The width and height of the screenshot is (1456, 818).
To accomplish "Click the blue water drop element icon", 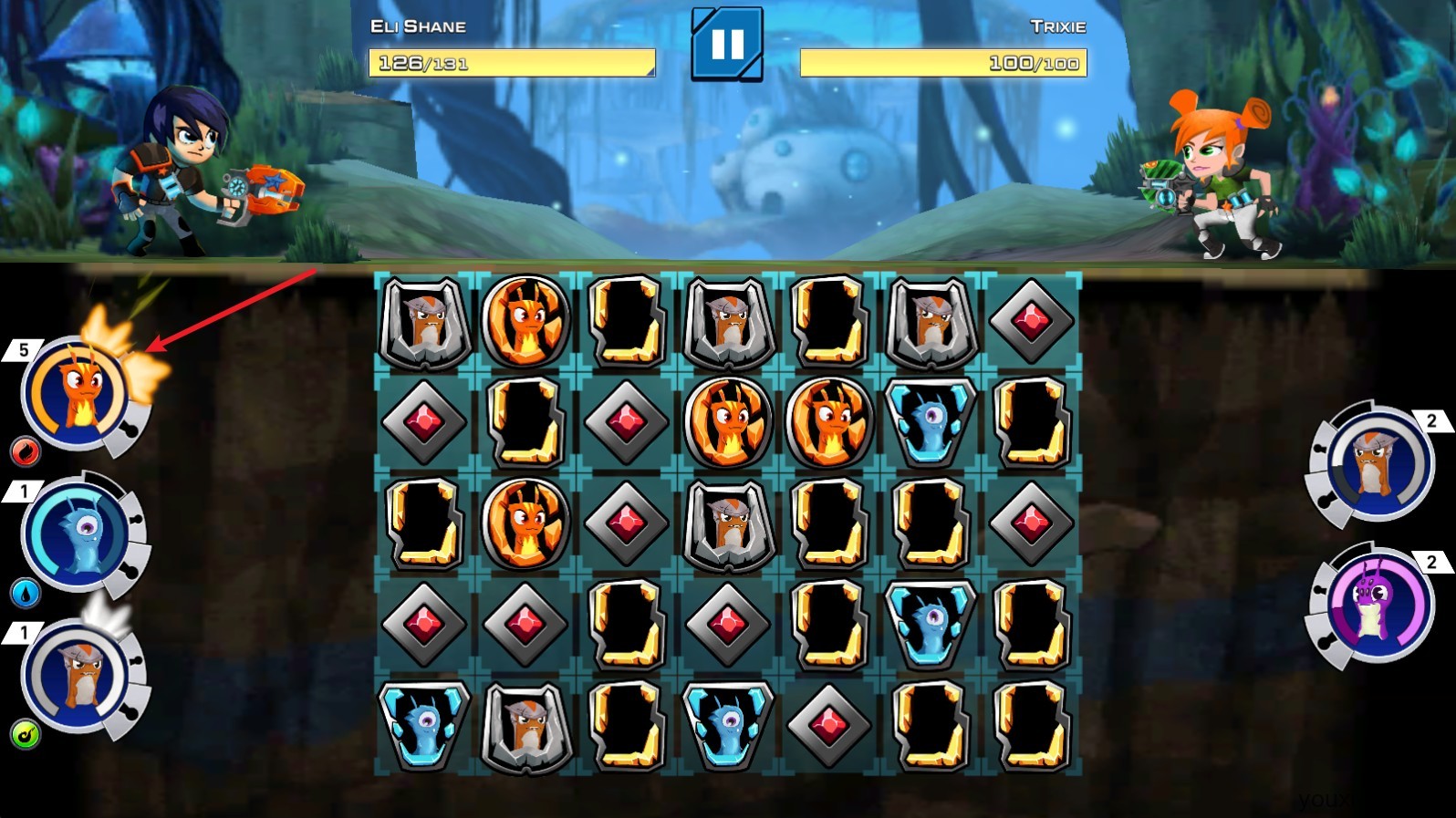I will pos(26,593).
